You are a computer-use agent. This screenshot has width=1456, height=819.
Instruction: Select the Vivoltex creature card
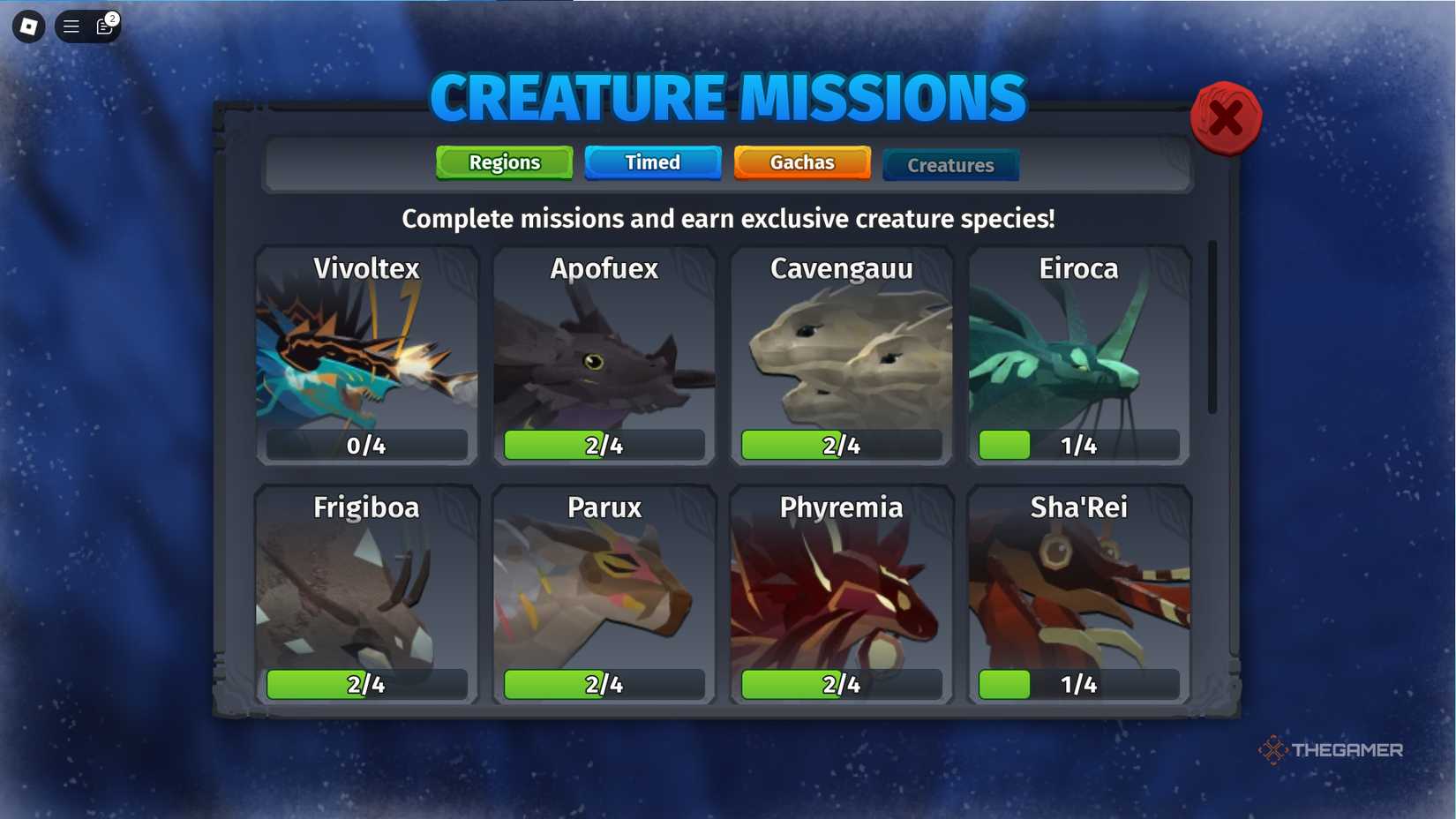pyautogui.click(x=365, y=353)
